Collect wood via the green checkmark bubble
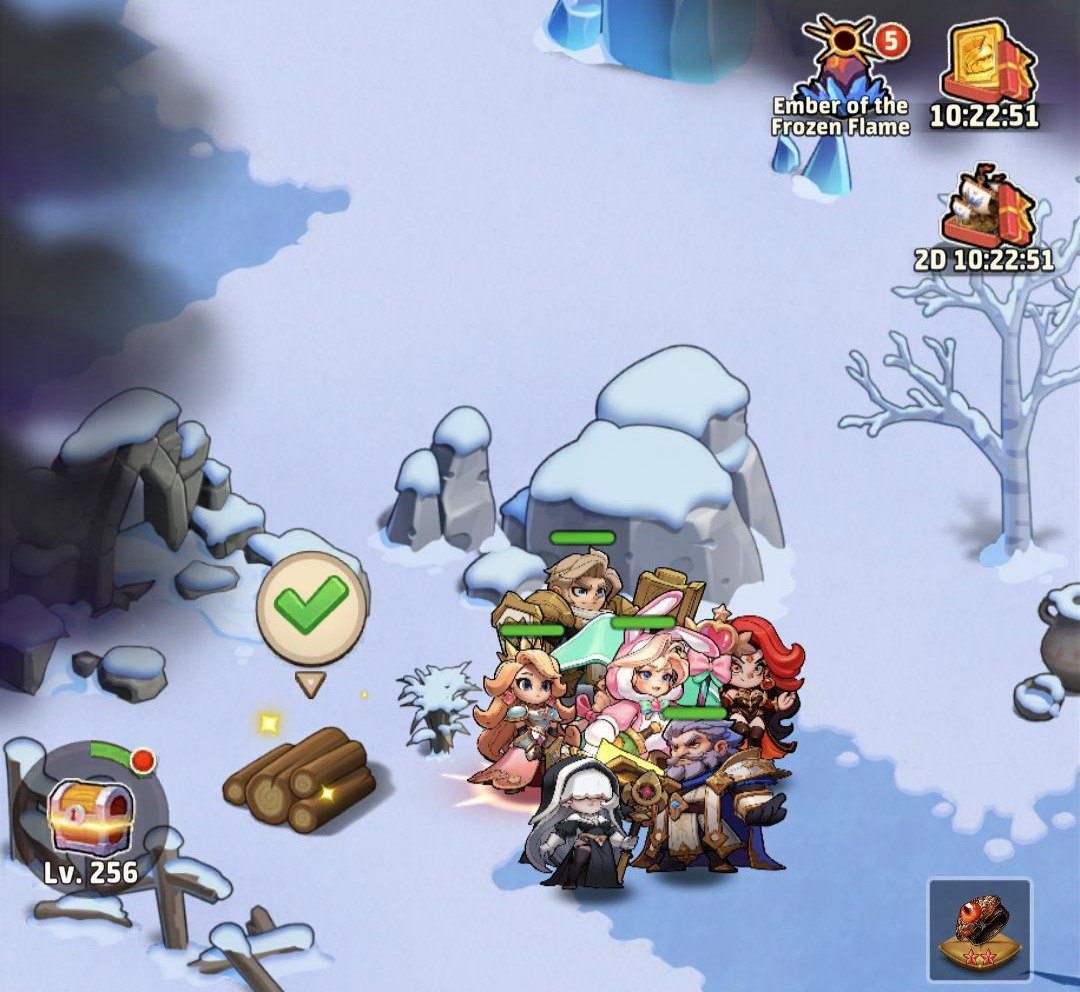The width and height of the screenshot is (1080, 992). [311, 603]
